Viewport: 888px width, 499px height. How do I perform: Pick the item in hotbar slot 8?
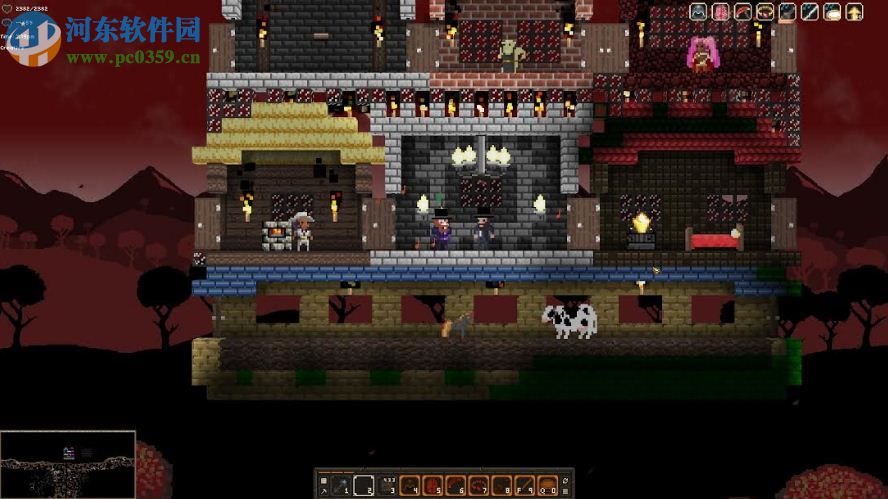pos(501,485)
